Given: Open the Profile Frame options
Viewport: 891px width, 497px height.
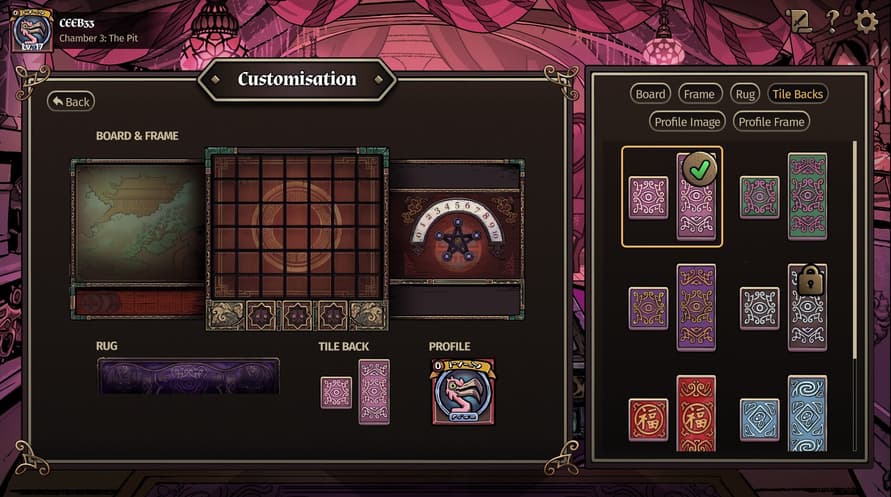Looking at the screenshot, I should pos(770,122).
